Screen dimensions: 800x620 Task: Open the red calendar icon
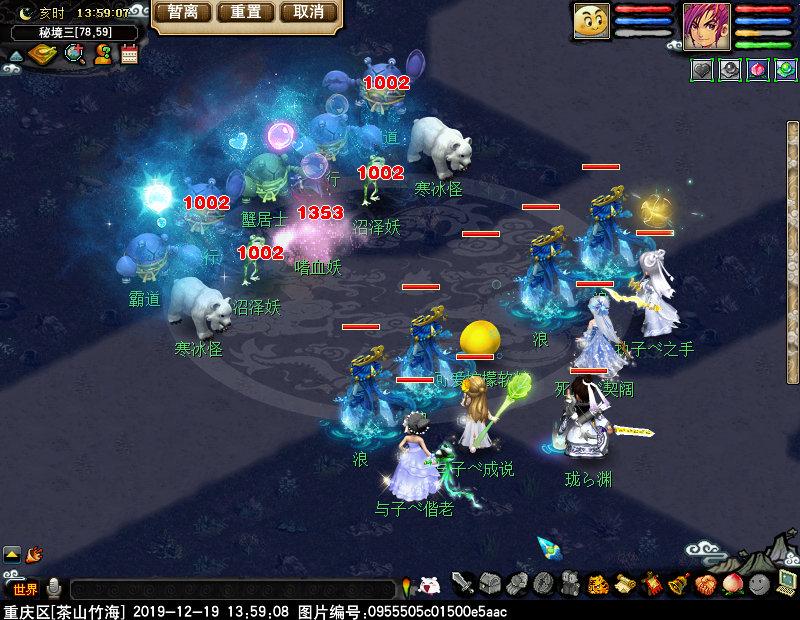tap(129, 54)
